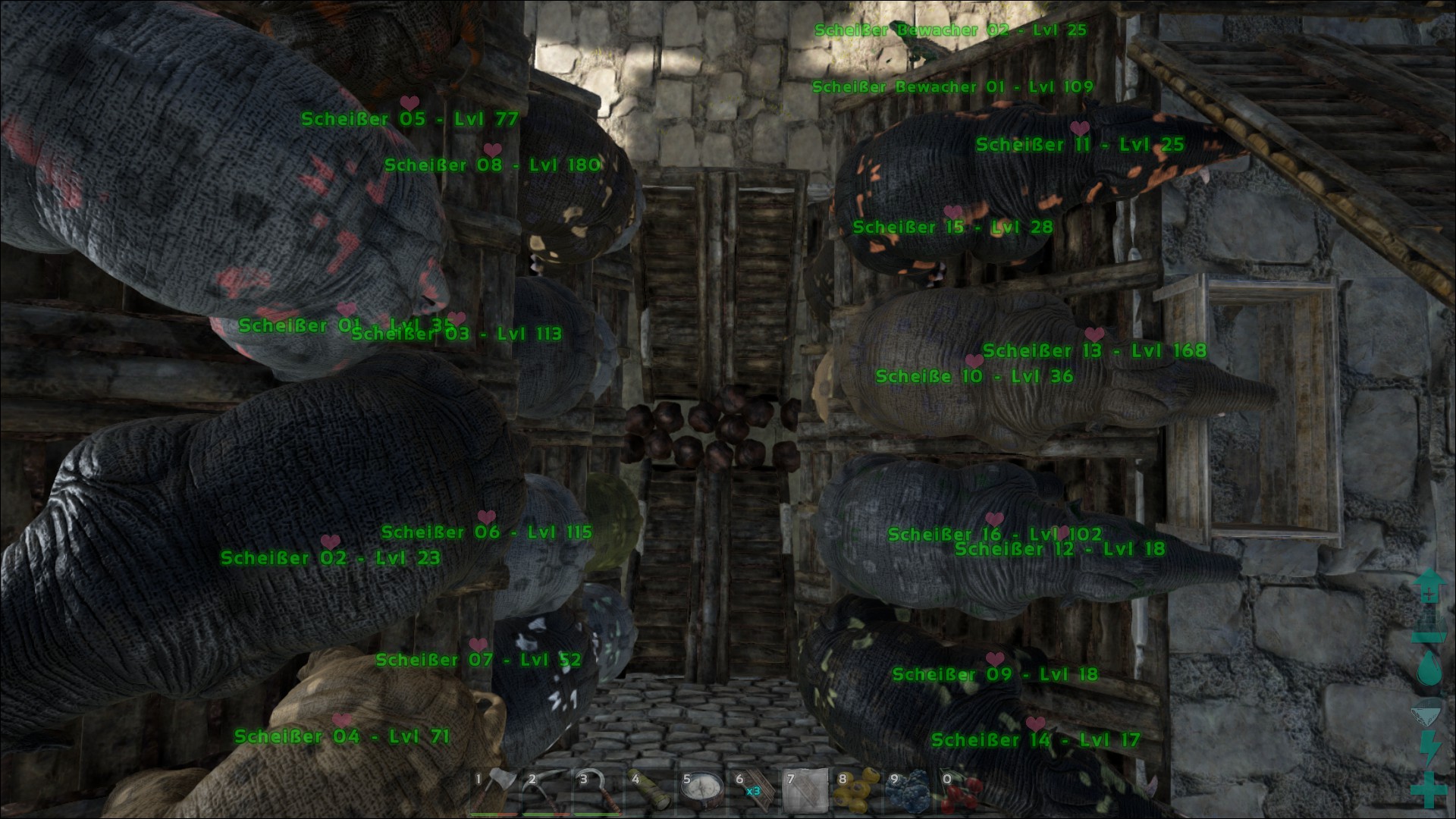Select the paper blueprint in slot 7
Viewport: 1456px width, 819px height.
[803, 789]
